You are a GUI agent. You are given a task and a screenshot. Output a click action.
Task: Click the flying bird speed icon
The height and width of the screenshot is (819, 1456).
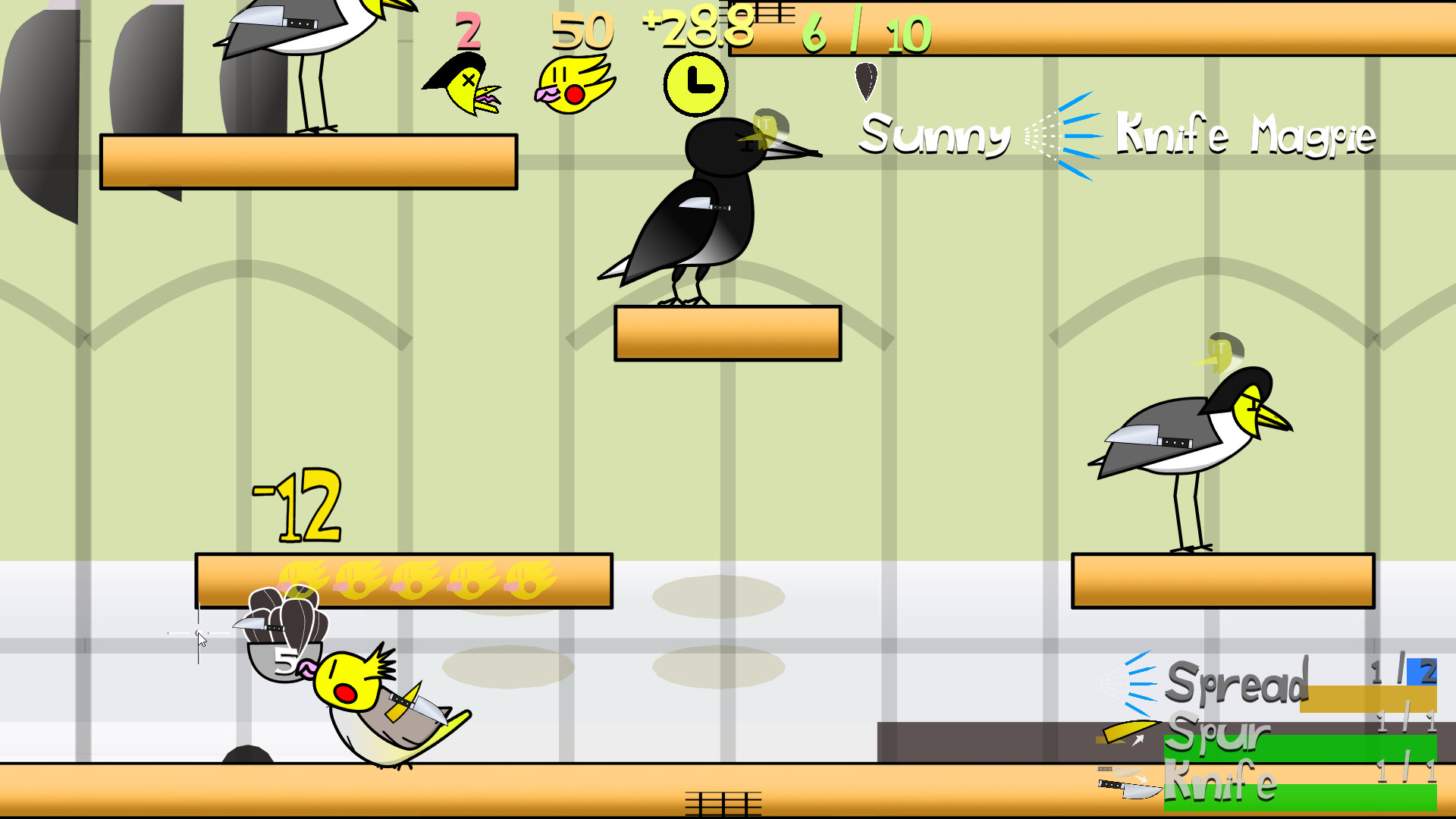pyautogui.click(x=575, y=83)
